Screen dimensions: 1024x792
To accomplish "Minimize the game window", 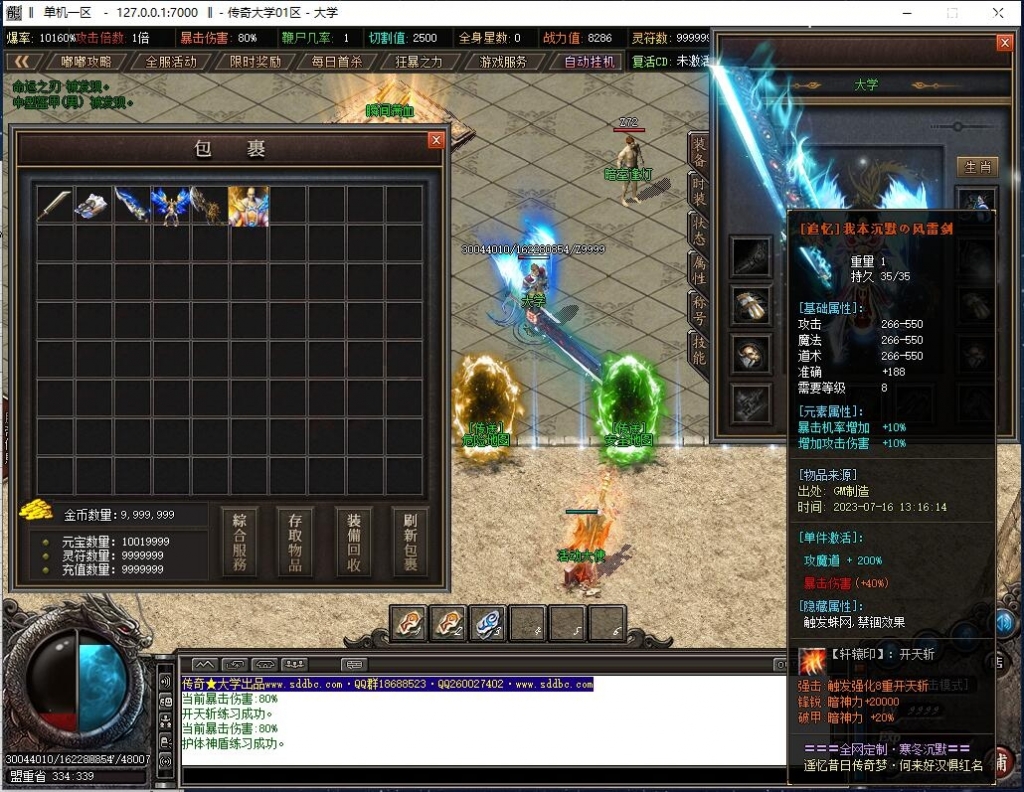I will [906, 13].
